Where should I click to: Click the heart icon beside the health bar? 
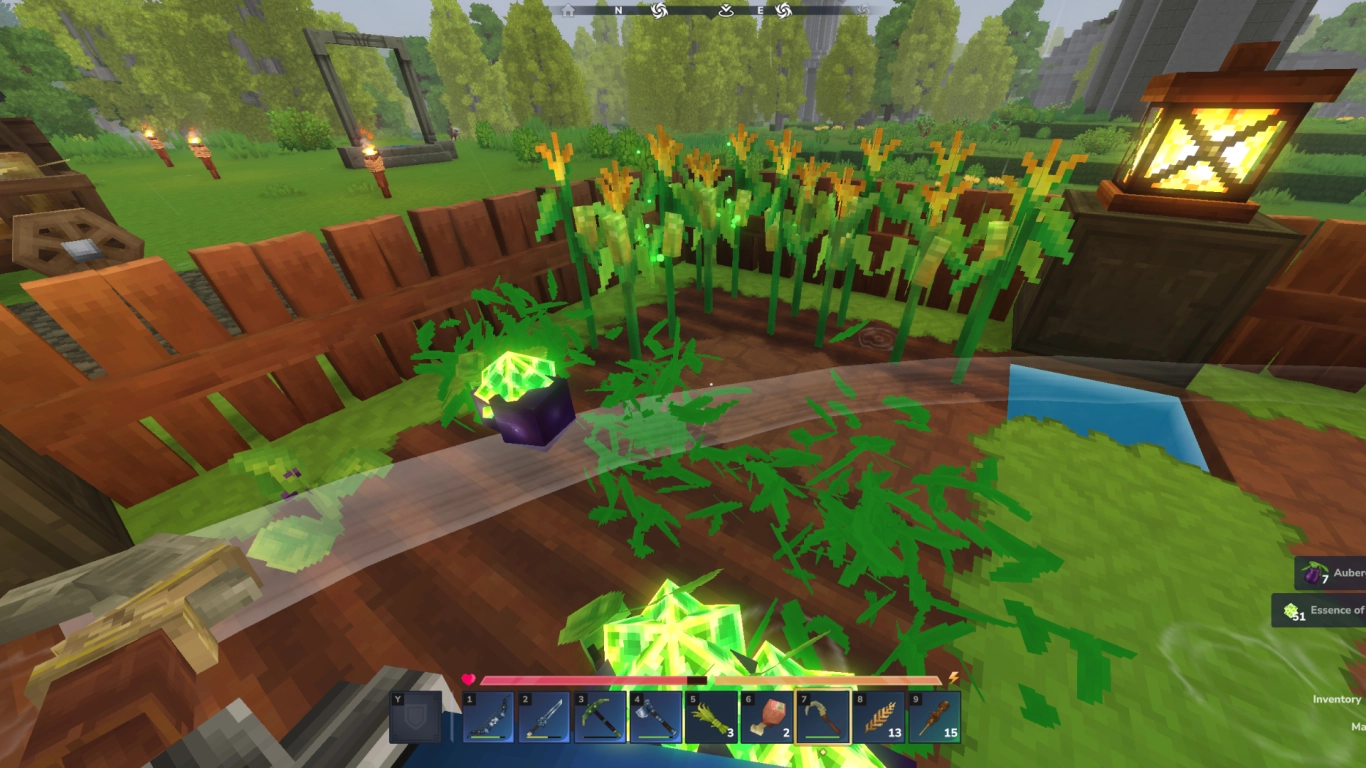469,678
